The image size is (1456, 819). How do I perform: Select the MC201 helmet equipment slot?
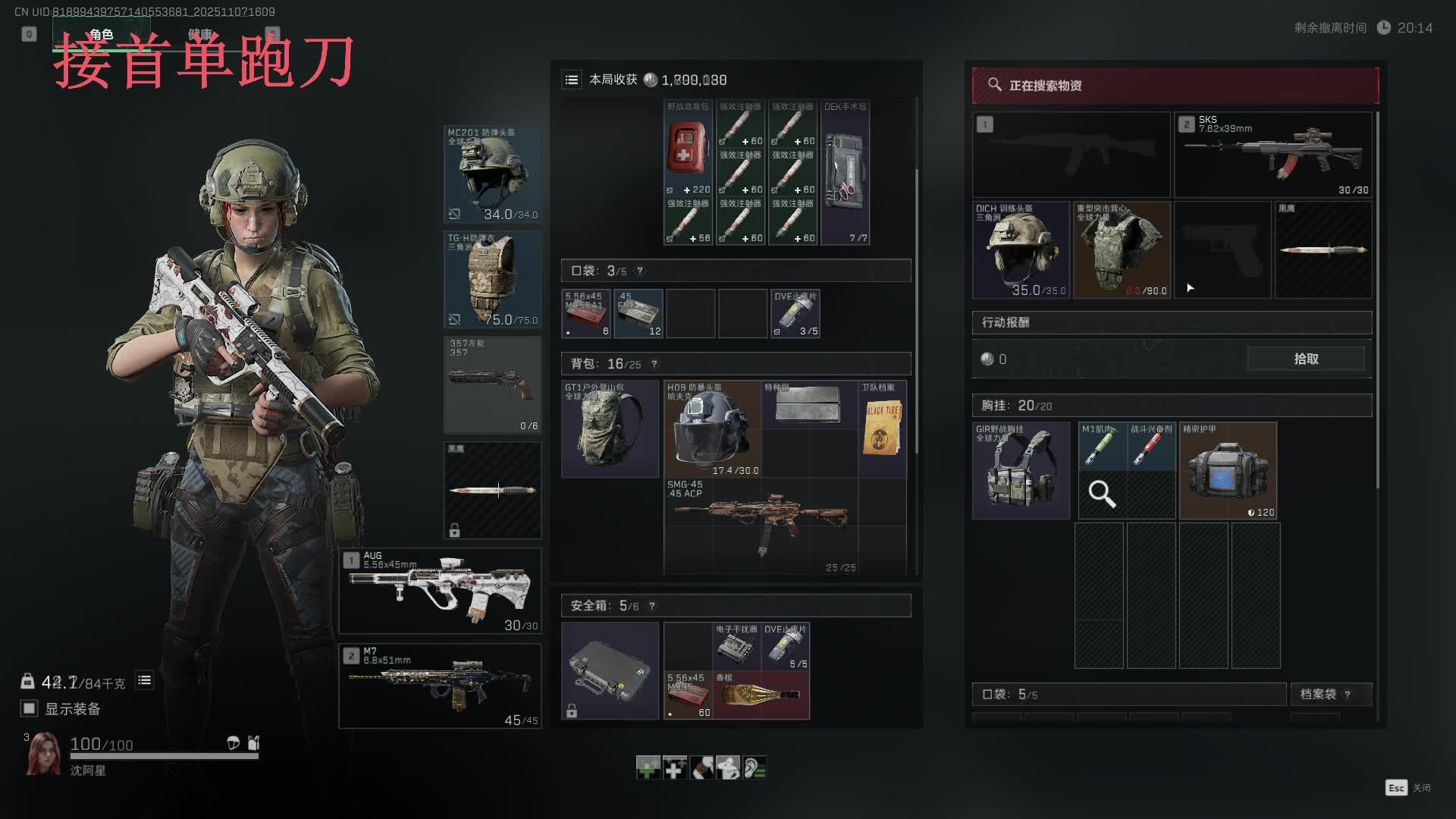(492, 174)
